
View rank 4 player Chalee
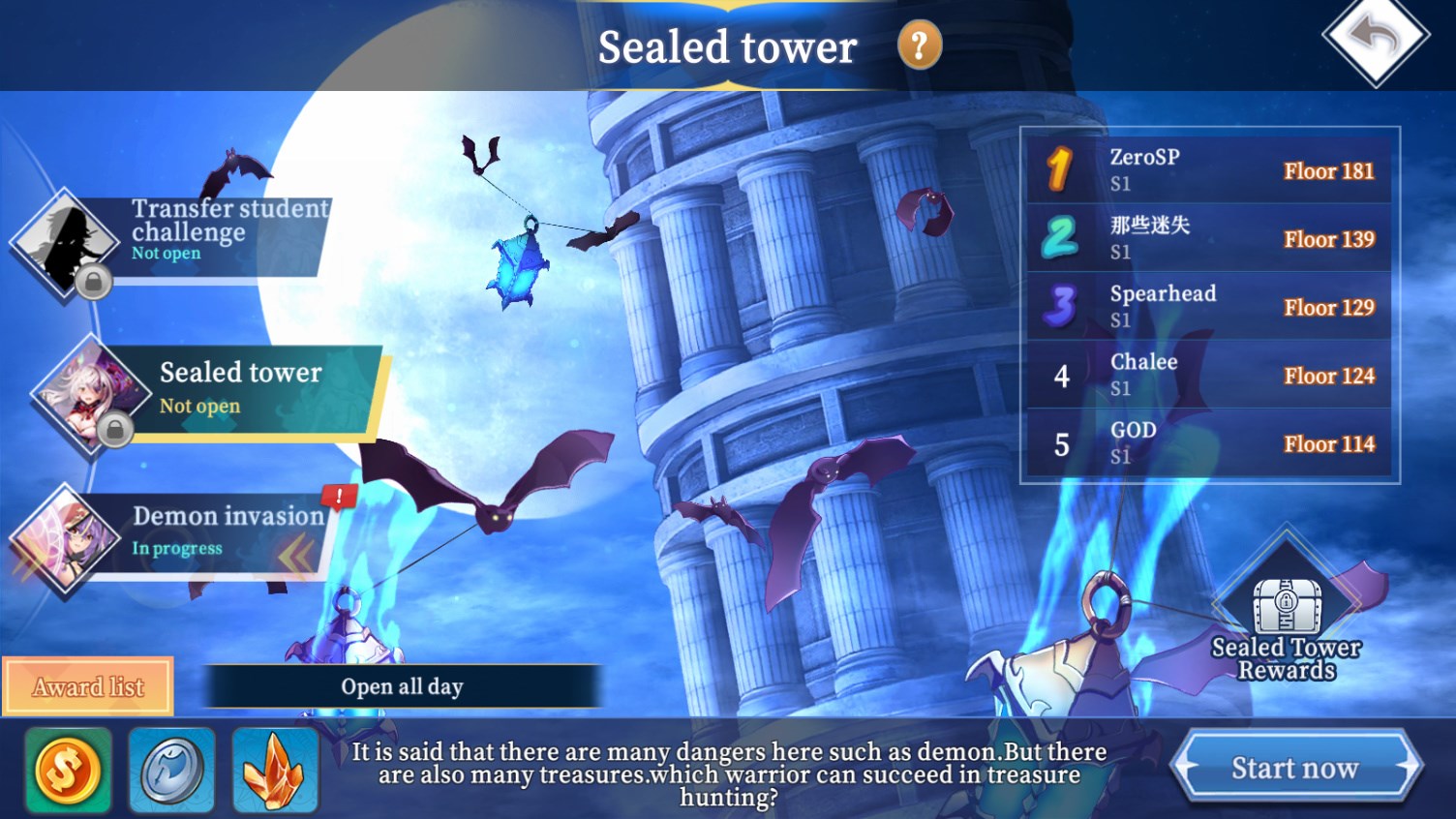[1209, 375]
